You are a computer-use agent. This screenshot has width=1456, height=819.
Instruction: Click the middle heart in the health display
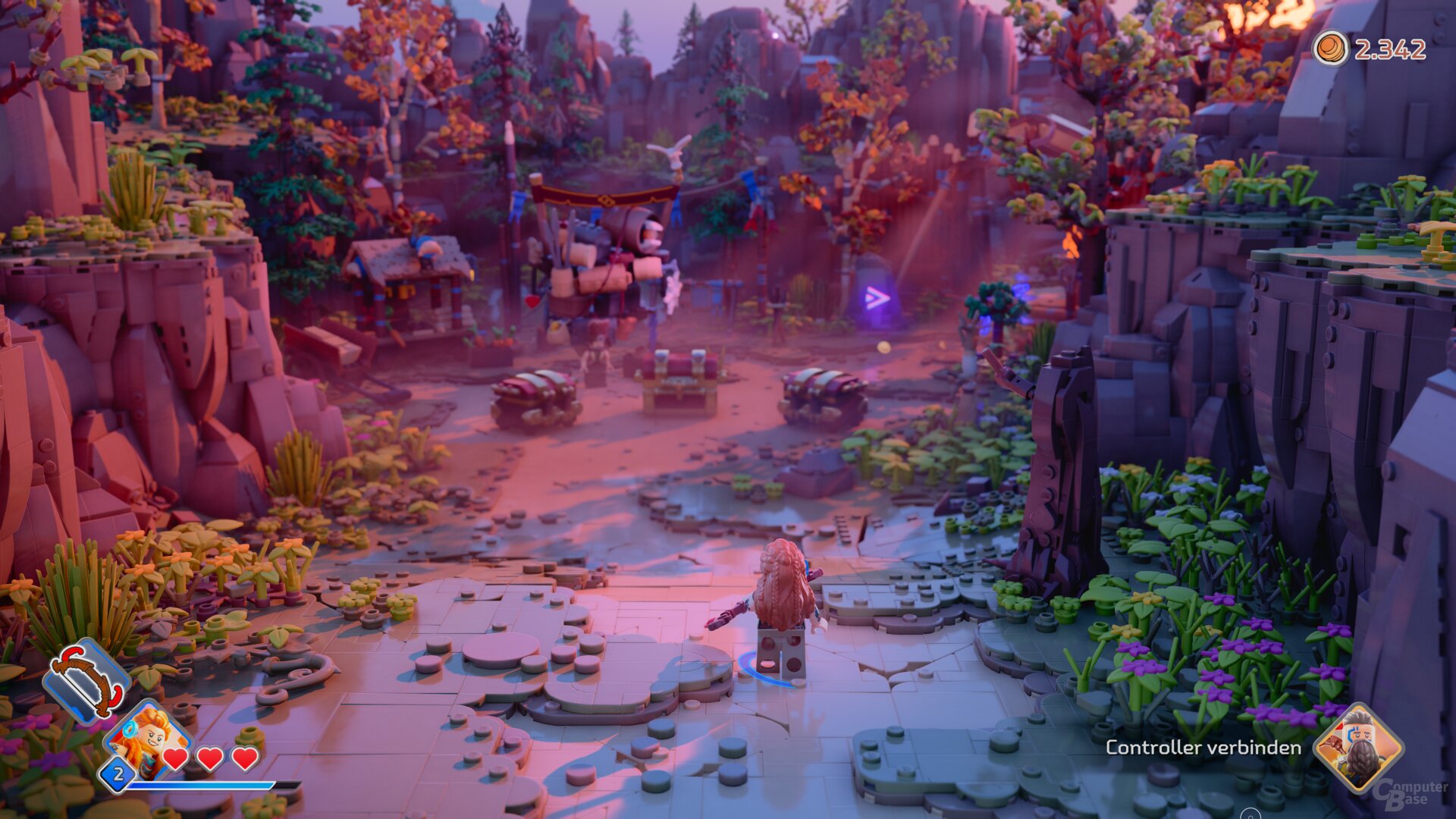[209, 757]
